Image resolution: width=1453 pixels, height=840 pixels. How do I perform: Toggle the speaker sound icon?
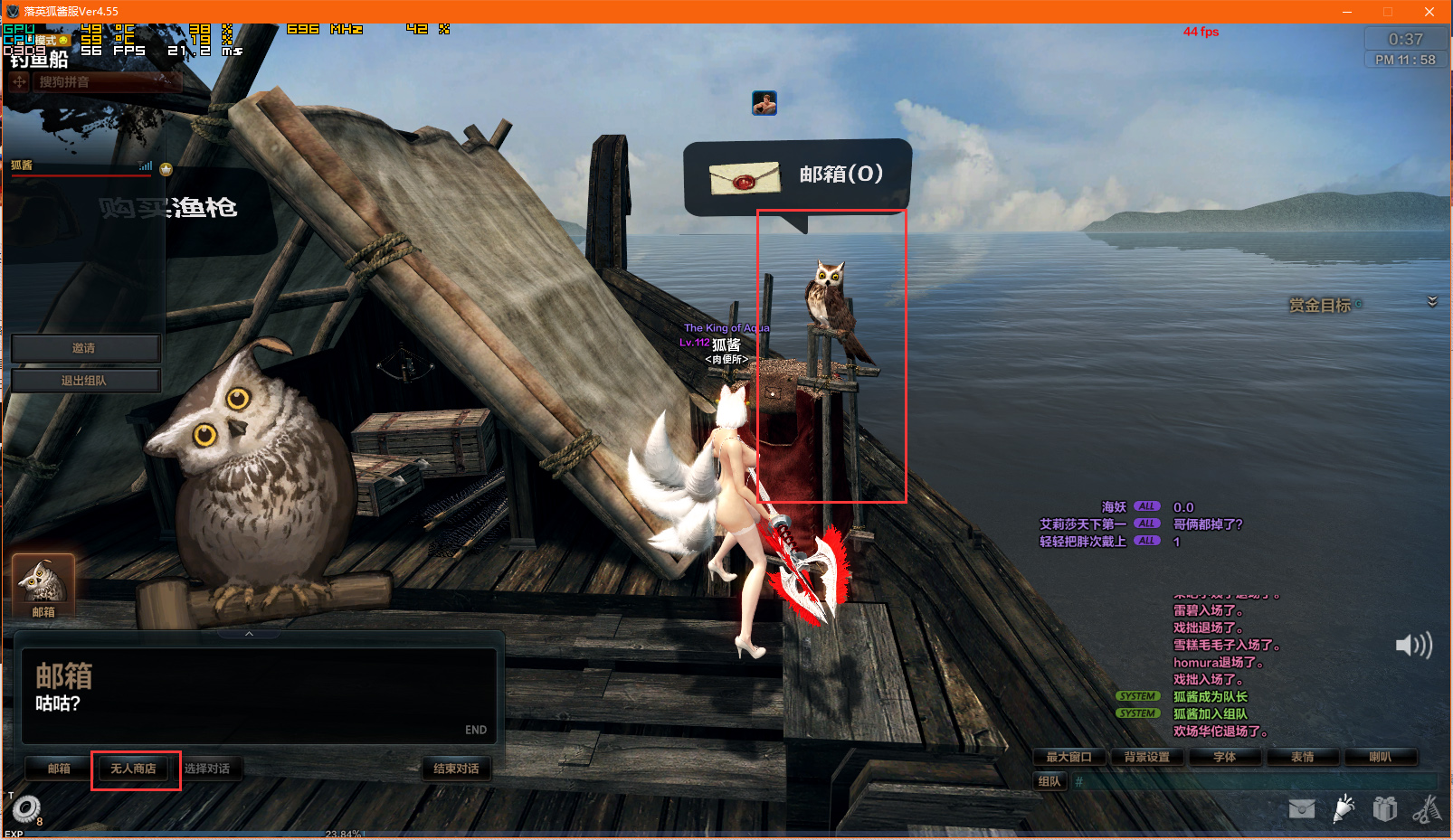pos(1413,645)
